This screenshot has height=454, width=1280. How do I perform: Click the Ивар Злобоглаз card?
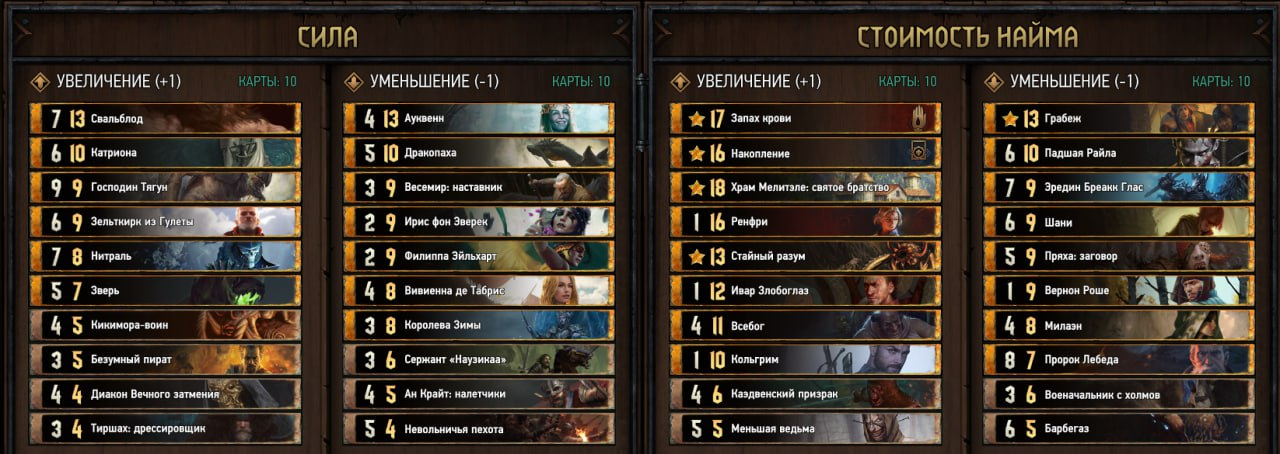tap(805, 291)
